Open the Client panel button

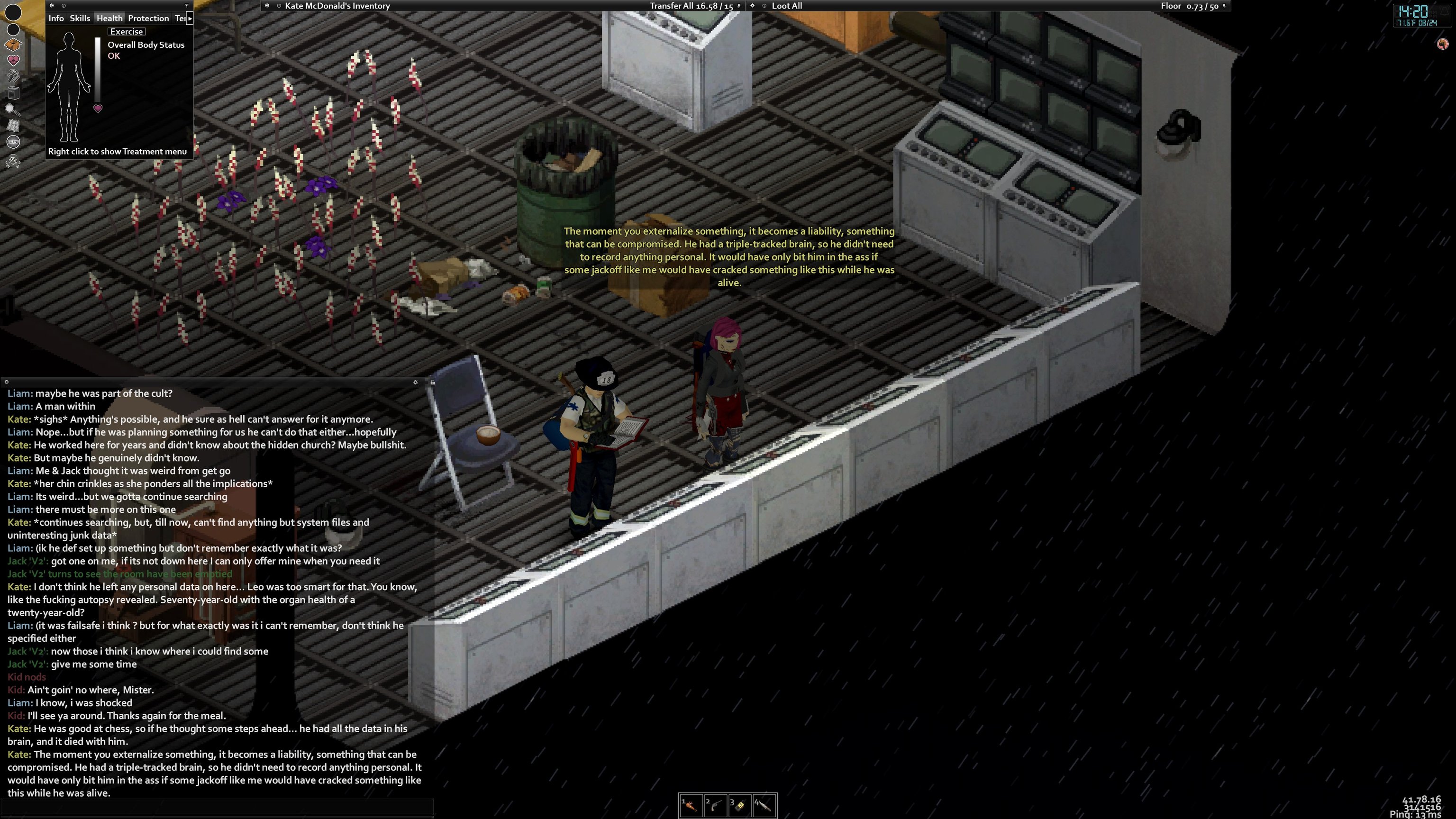(13, 142)
